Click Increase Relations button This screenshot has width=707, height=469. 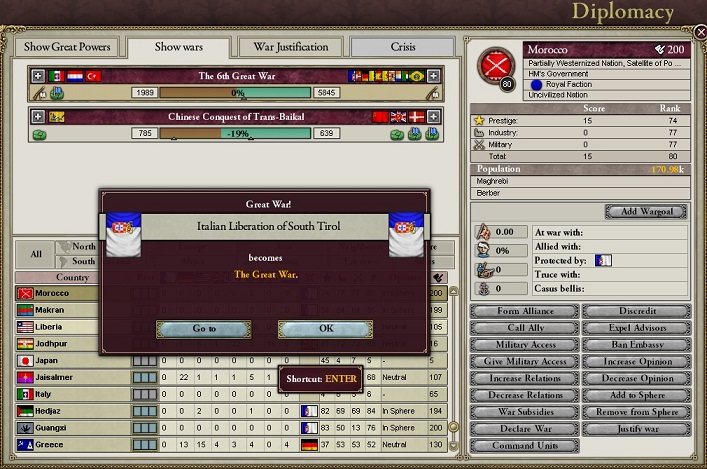524,379
